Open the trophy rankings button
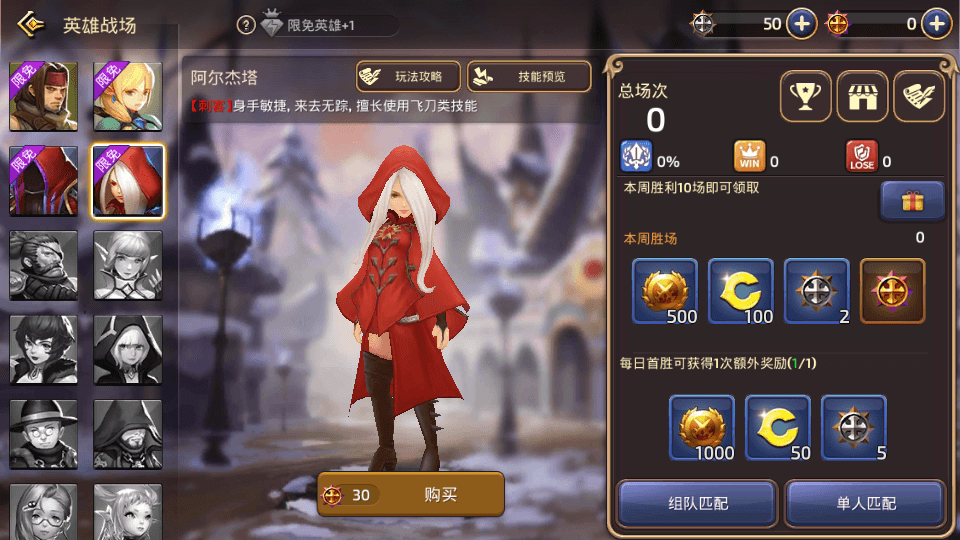The width and height of the screenshot is (960, 540). 805,97
